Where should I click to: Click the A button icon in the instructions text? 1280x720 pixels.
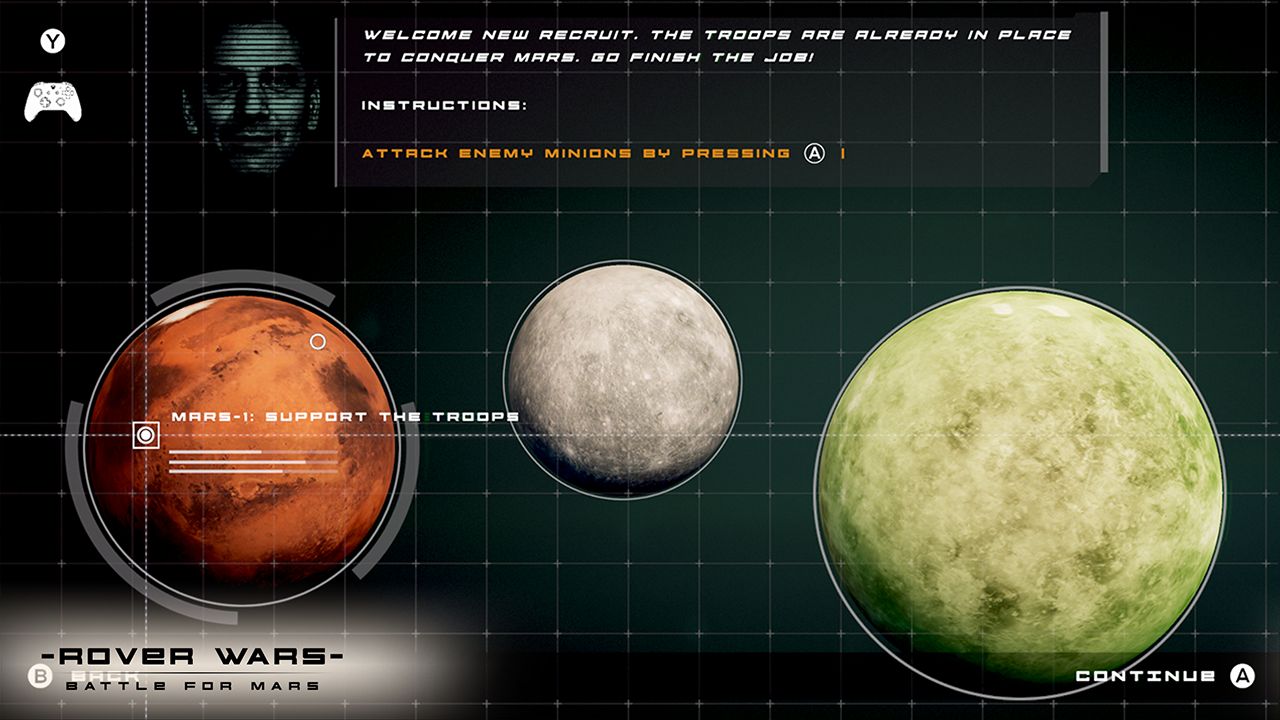click(x=813, y=154)
